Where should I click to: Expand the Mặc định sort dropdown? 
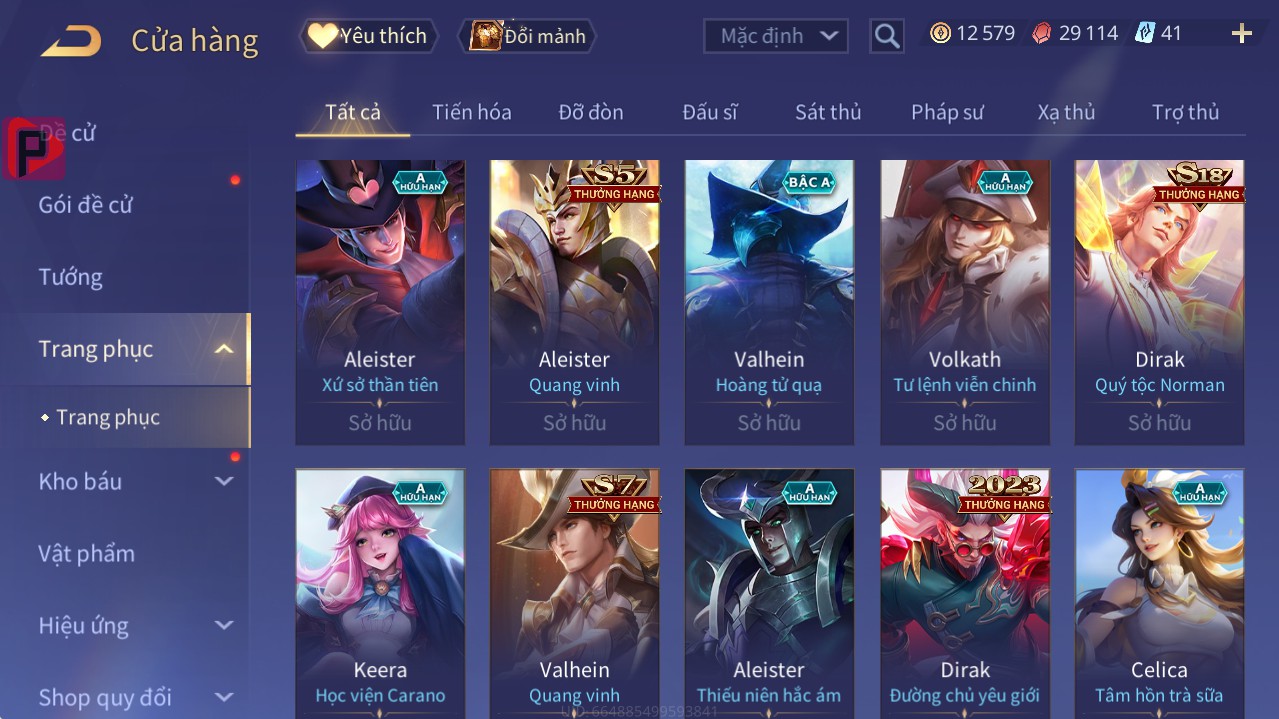tap(776, 36)
